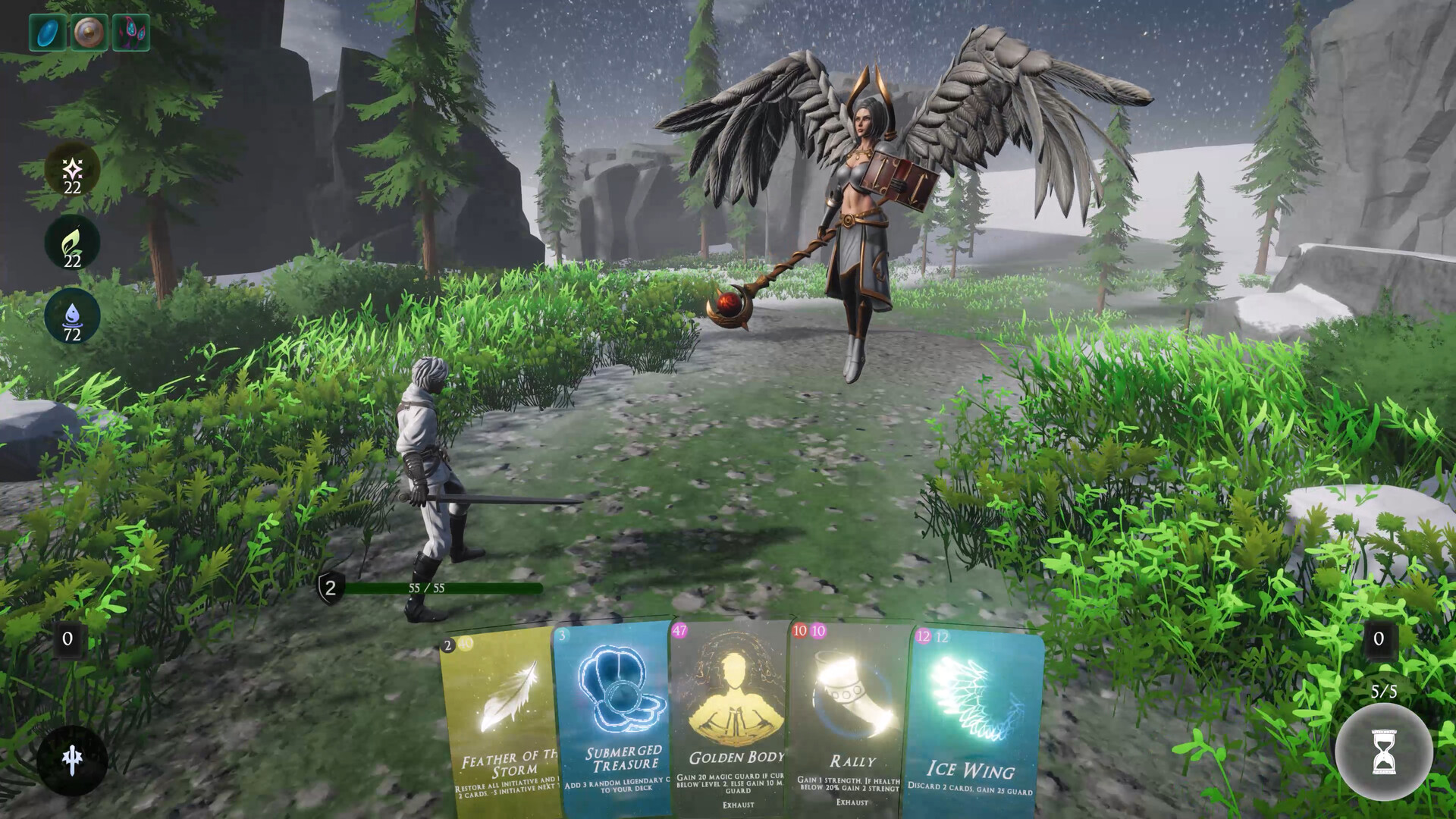
Task: Click the right discard pile counter showing 0
Action: [1379, 639]
